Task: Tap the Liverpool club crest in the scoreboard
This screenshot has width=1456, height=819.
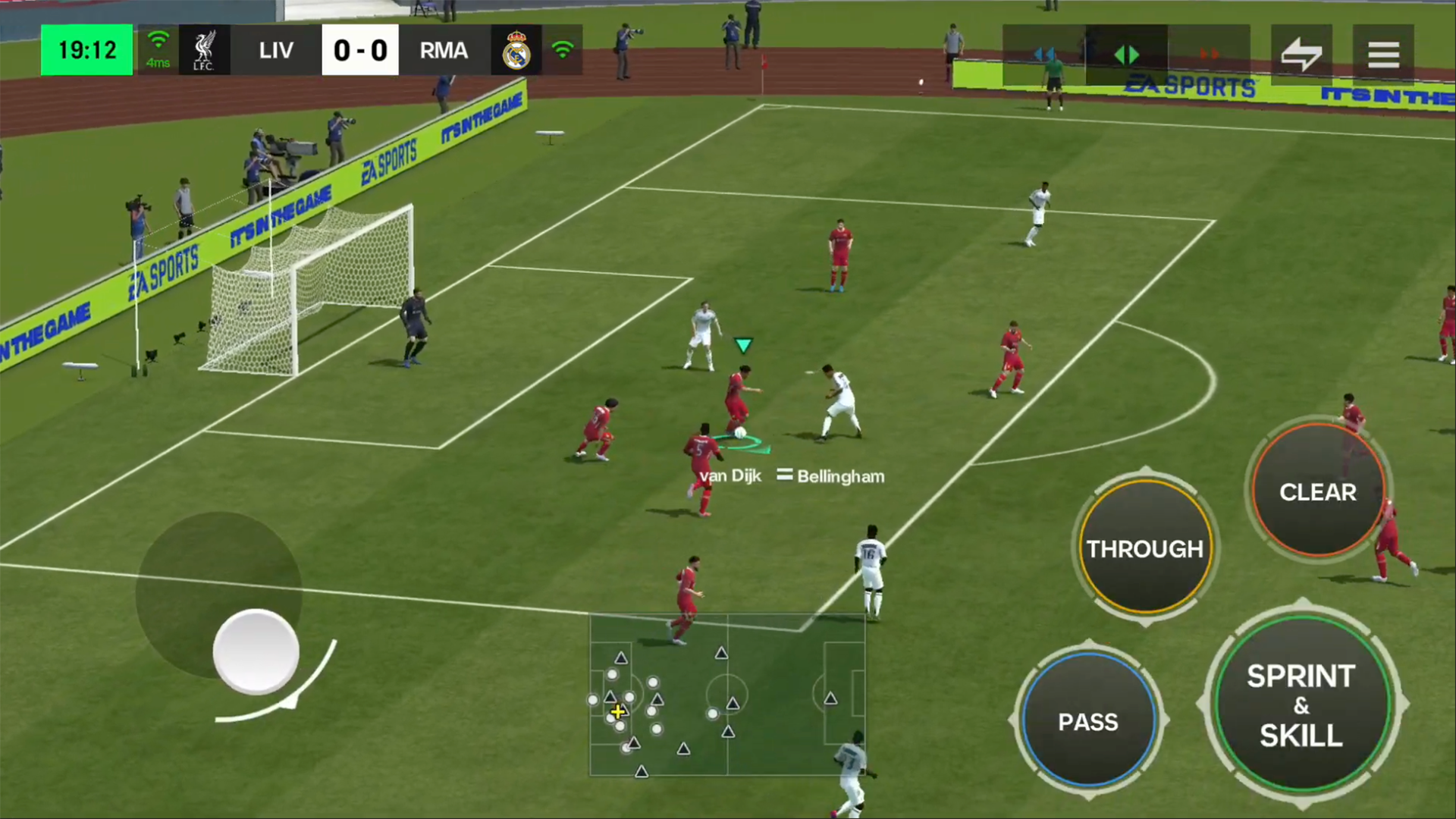Action: pos(202,50)
